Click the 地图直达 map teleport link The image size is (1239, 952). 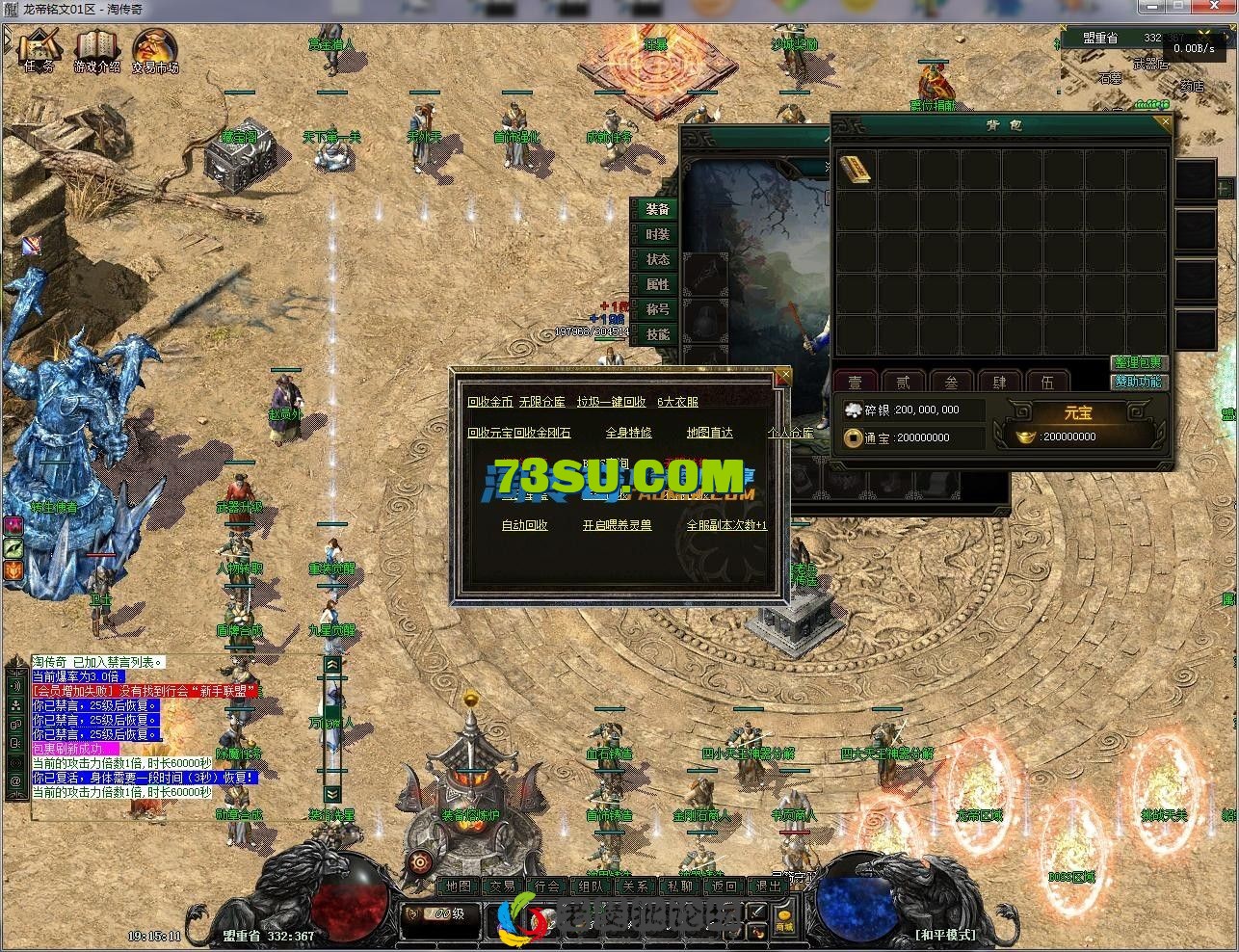coord(709,433)
